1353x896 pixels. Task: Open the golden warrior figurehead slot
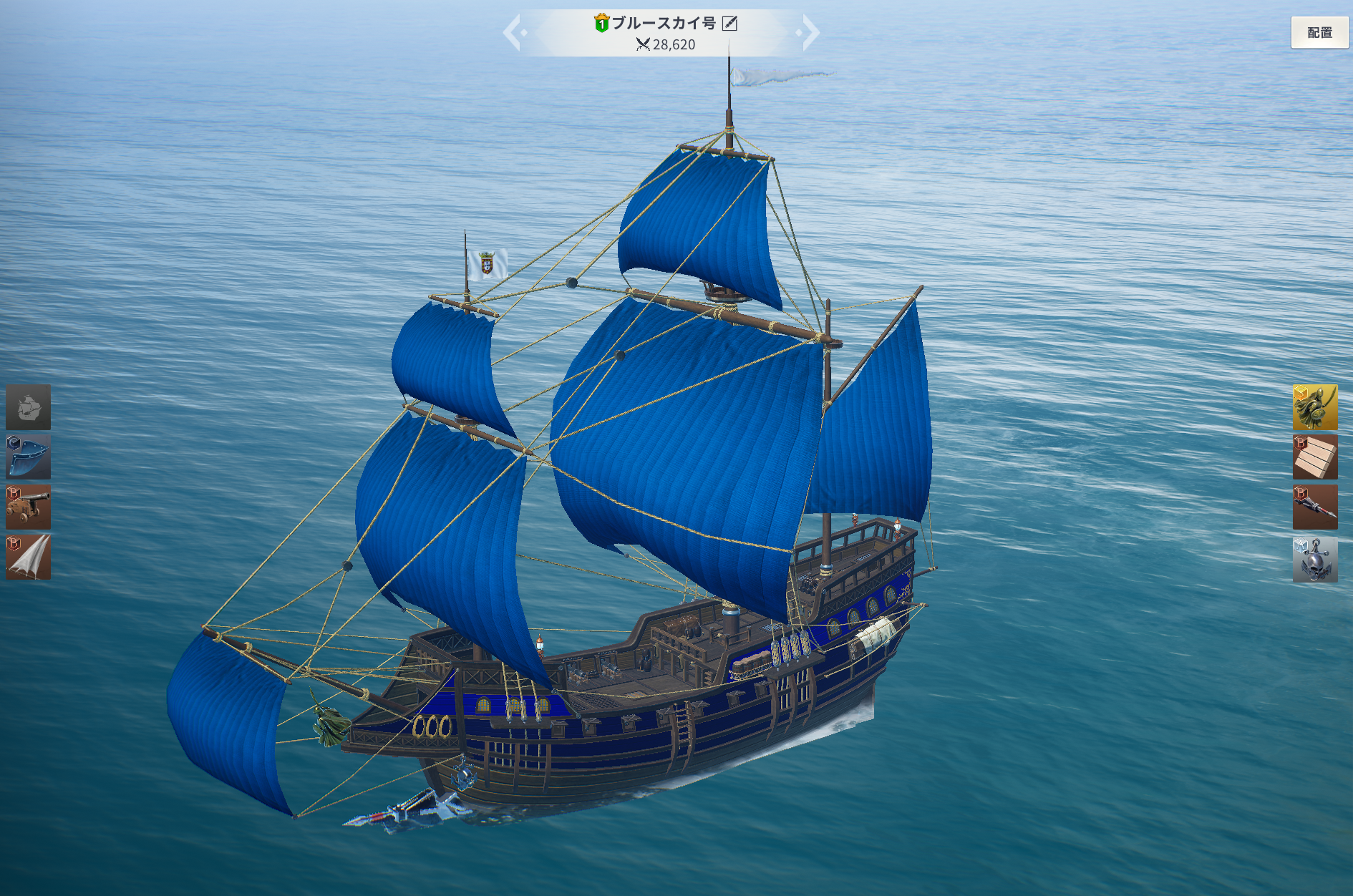click(x=1315, y=407)
